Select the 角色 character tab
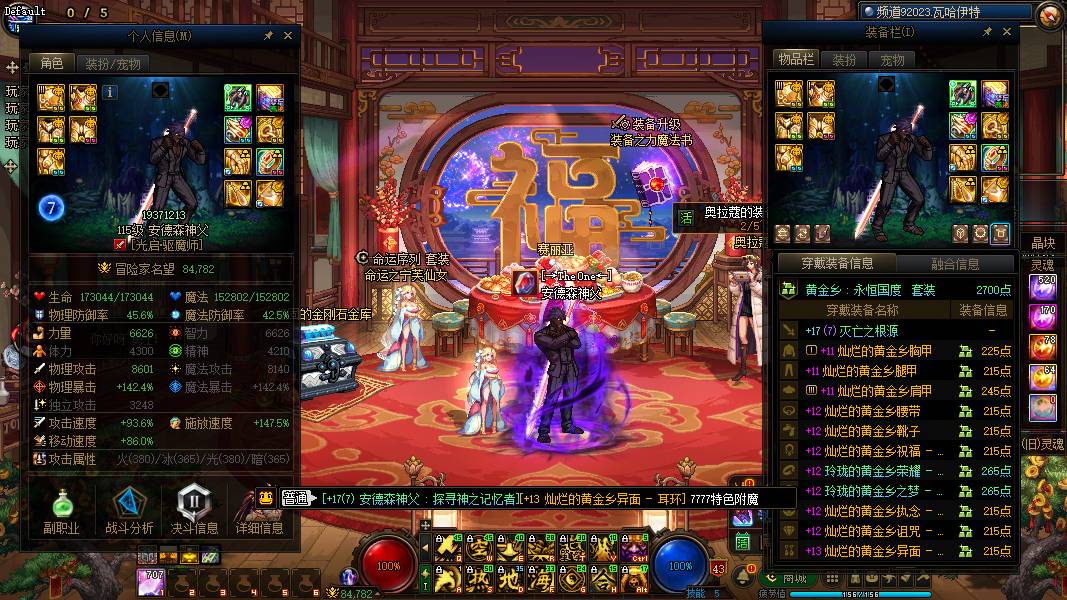The width and height of the screenshot is (1067, 600). [x=52, y=64]
